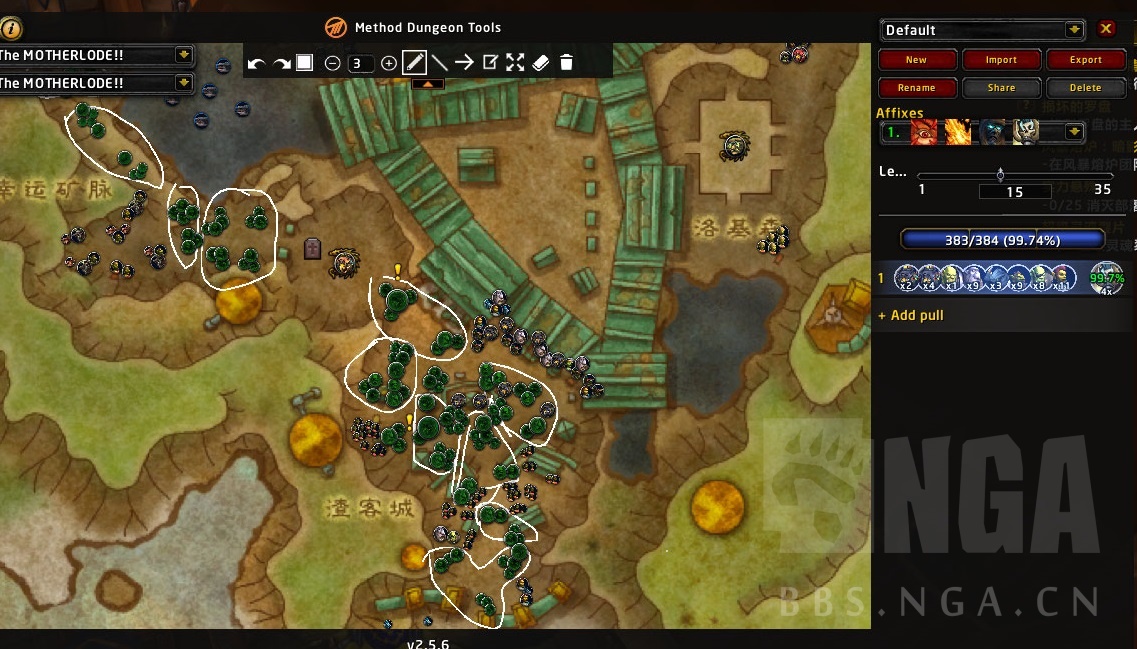Increase brush size with plus button

(389, 64)
